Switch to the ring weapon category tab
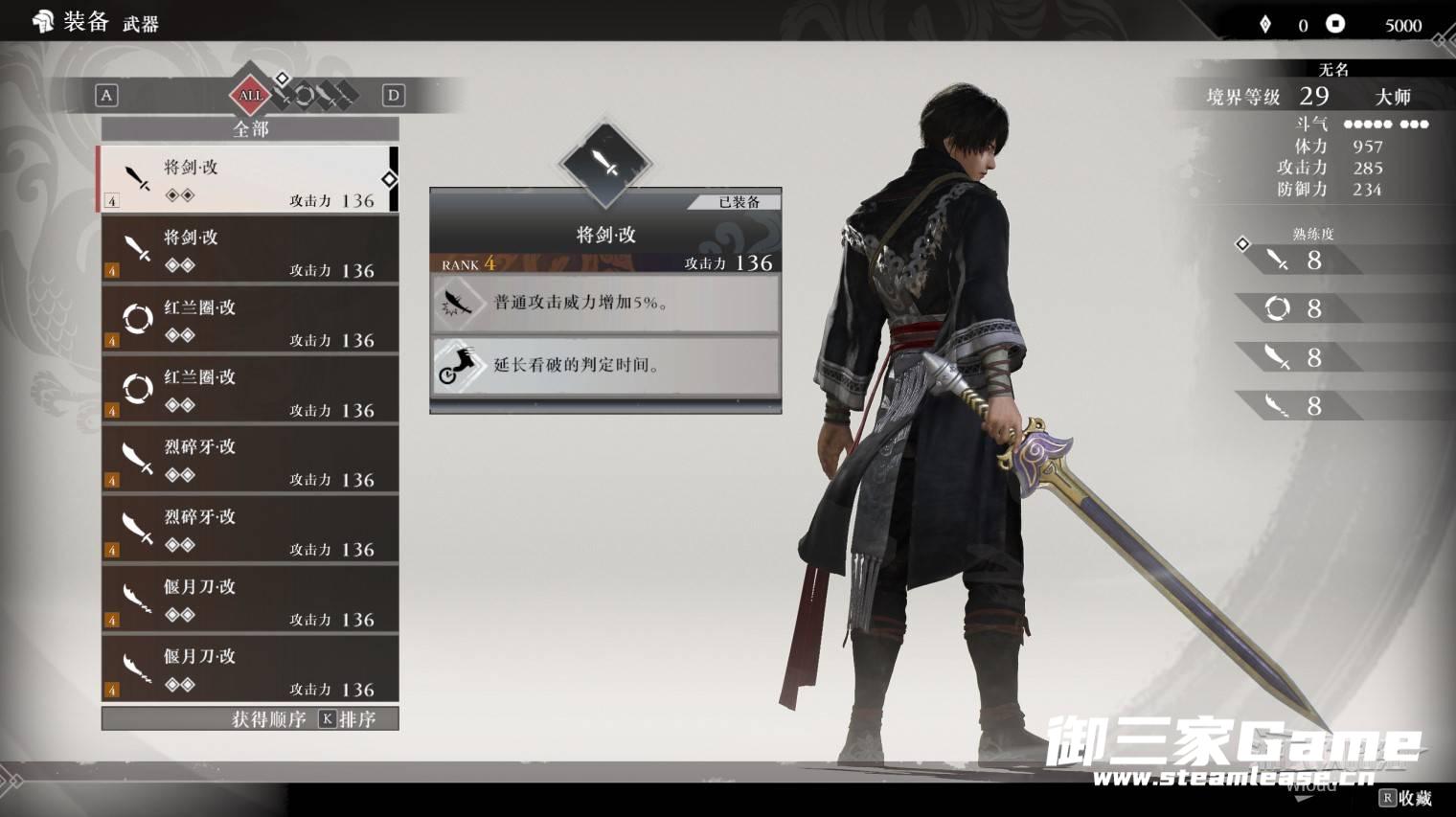The height and width of the screenshot is (817, 1456). pos(305,95)
